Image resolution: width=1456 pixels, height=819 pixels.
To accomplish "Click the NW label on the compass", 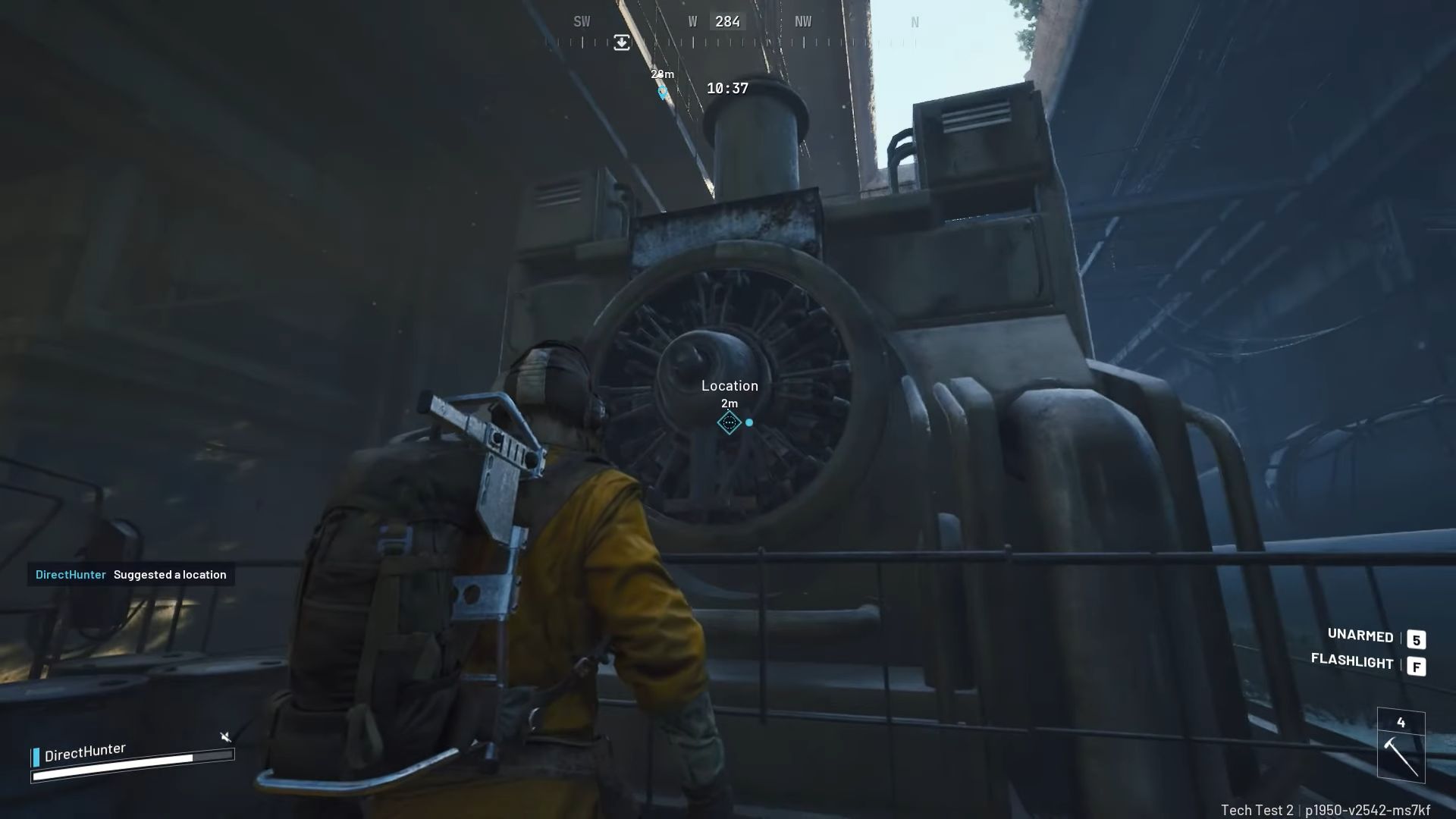I will click(x=802, y=21).
